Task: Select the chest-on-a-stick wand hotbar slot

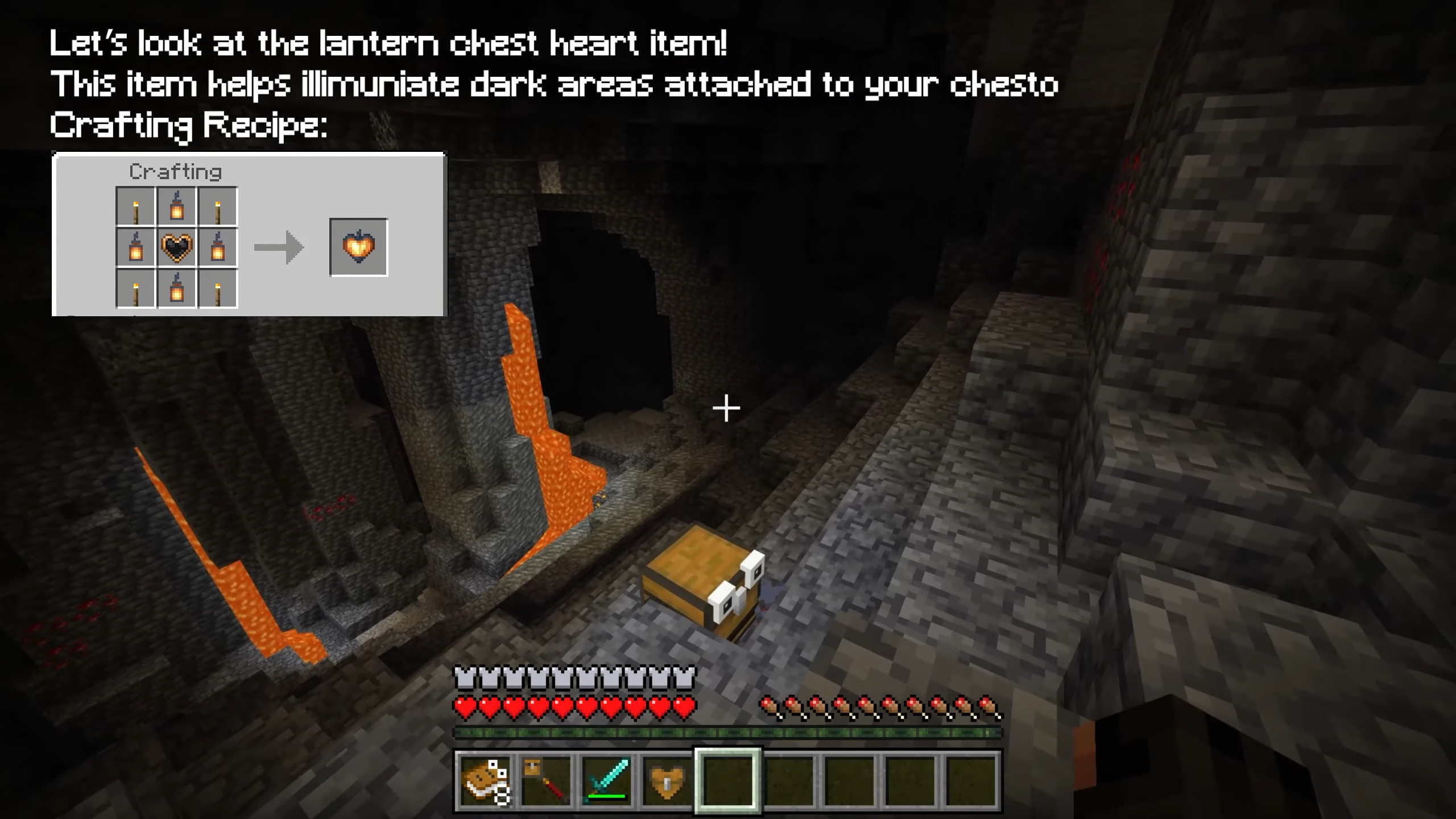Action: (546, 780)
